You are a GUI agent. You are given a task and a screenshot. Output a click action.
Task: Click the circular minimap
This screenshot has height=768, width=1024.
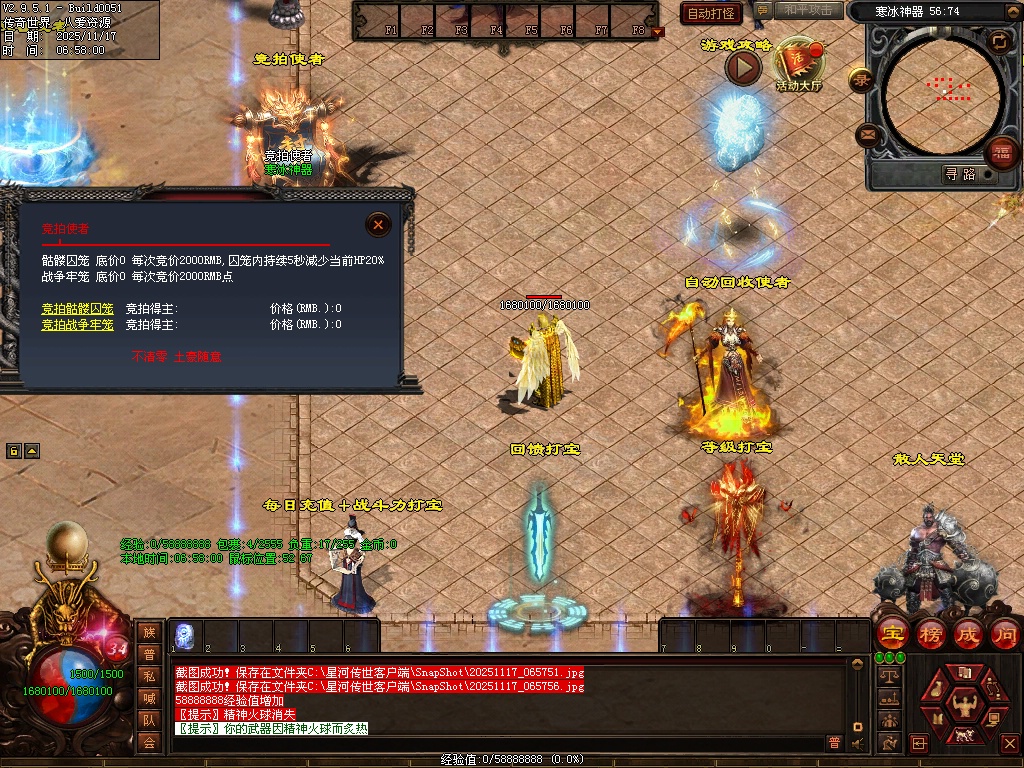pos(942,92)
